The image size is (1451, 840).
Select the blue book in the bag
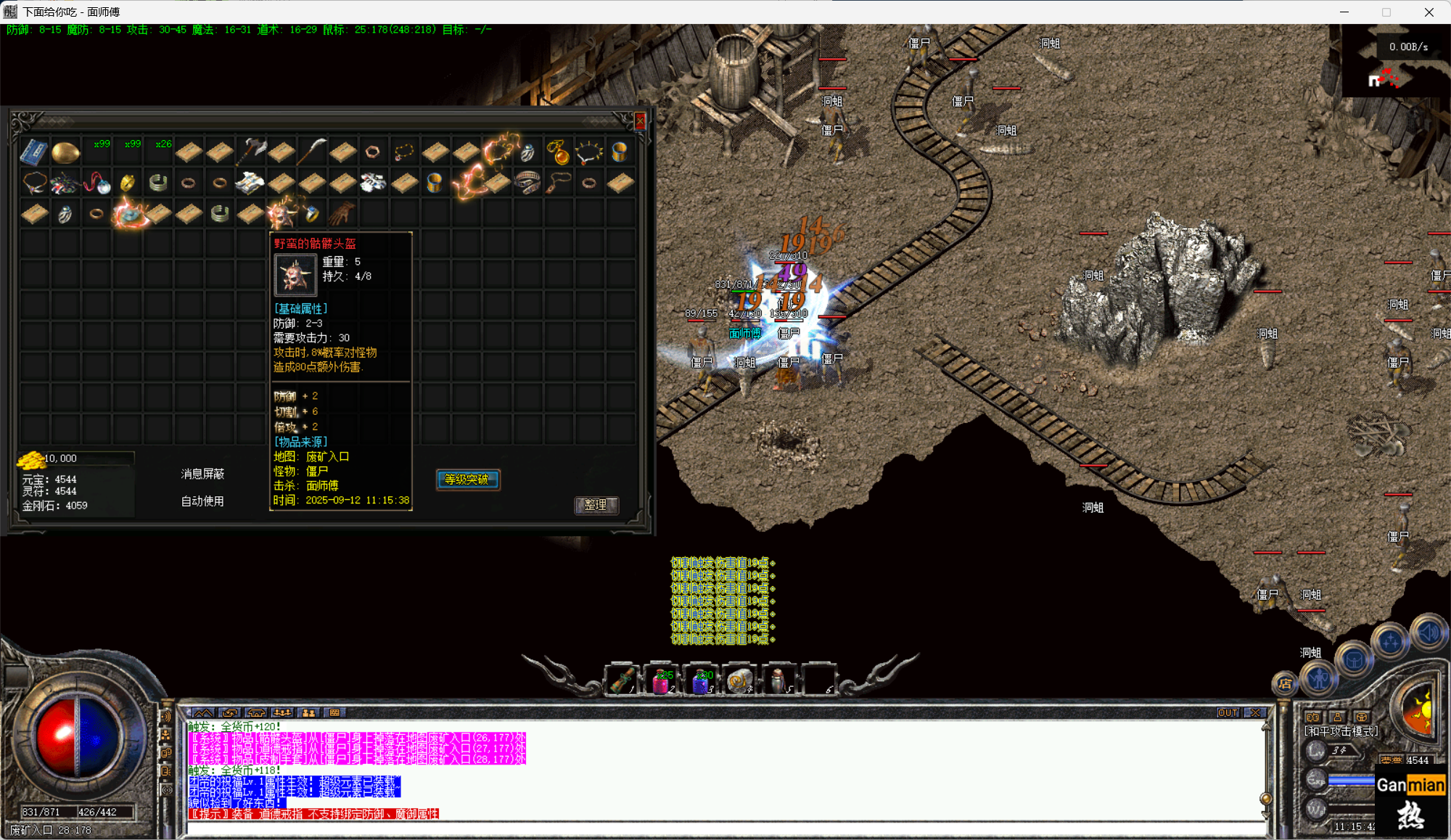click(33, 152)
